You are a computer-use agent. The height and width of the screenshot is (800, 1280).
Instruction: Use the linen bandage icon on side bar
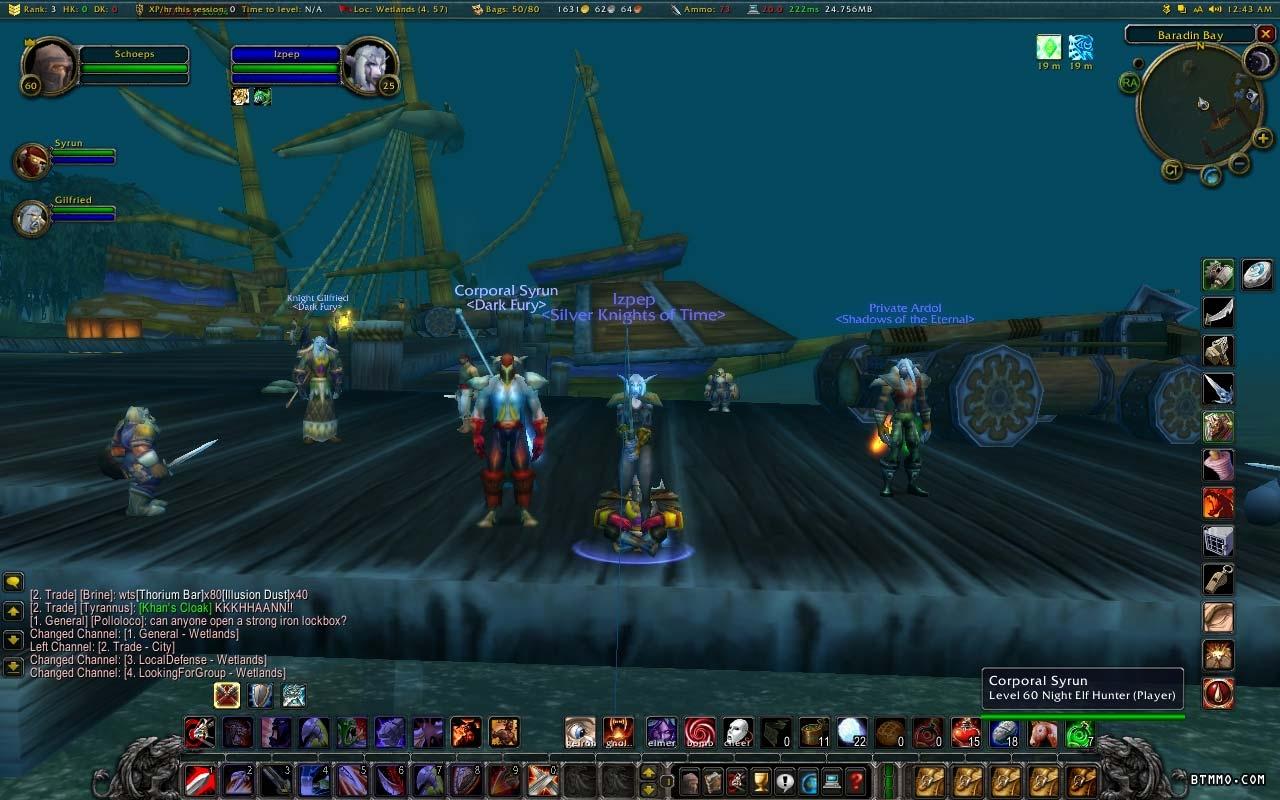point(1218,465)
